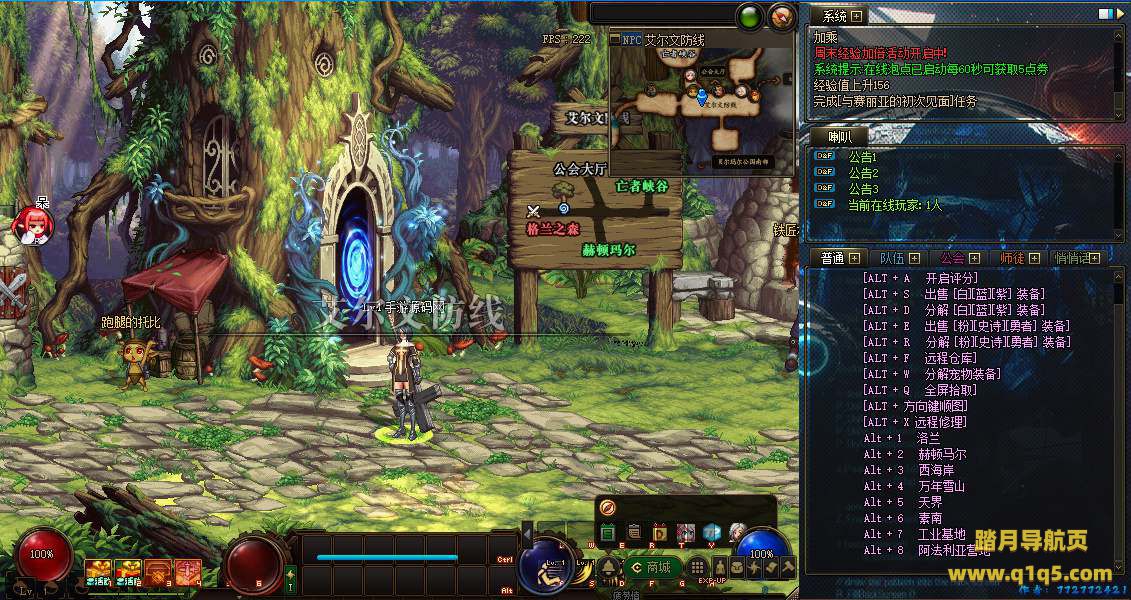
Task: Click the compass button above the minimap
Action: (781, 16)
